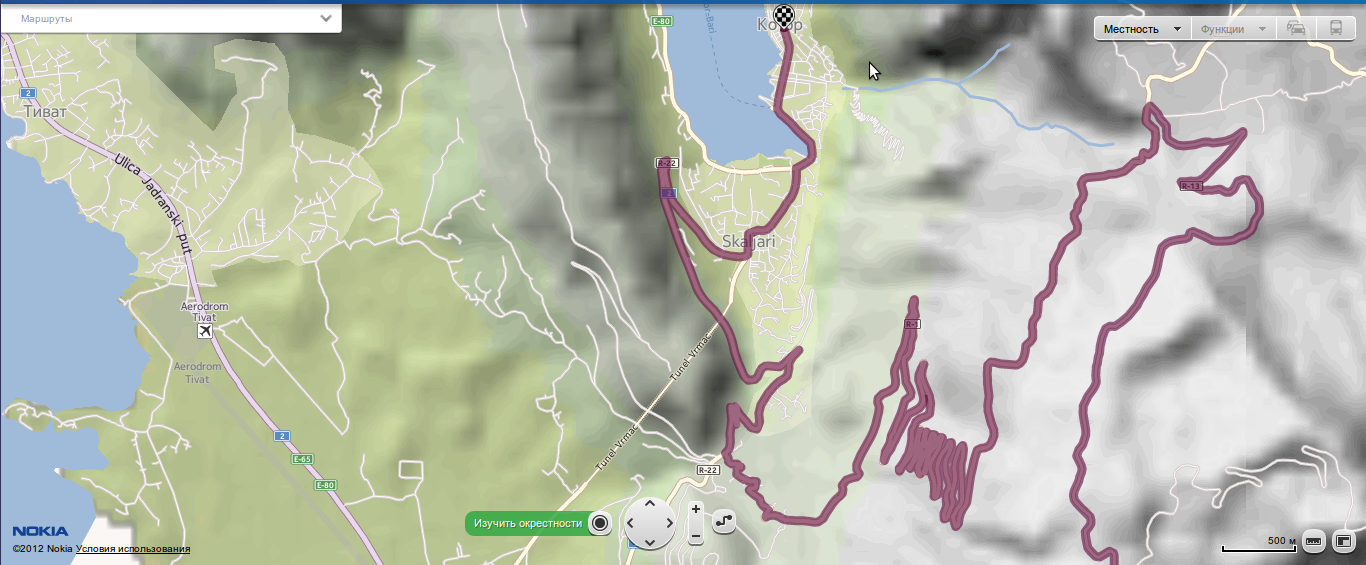Viewport: 1366px width, 565px height.
Task: Activate the ruler distance measure button
Action: [1313, 541]
